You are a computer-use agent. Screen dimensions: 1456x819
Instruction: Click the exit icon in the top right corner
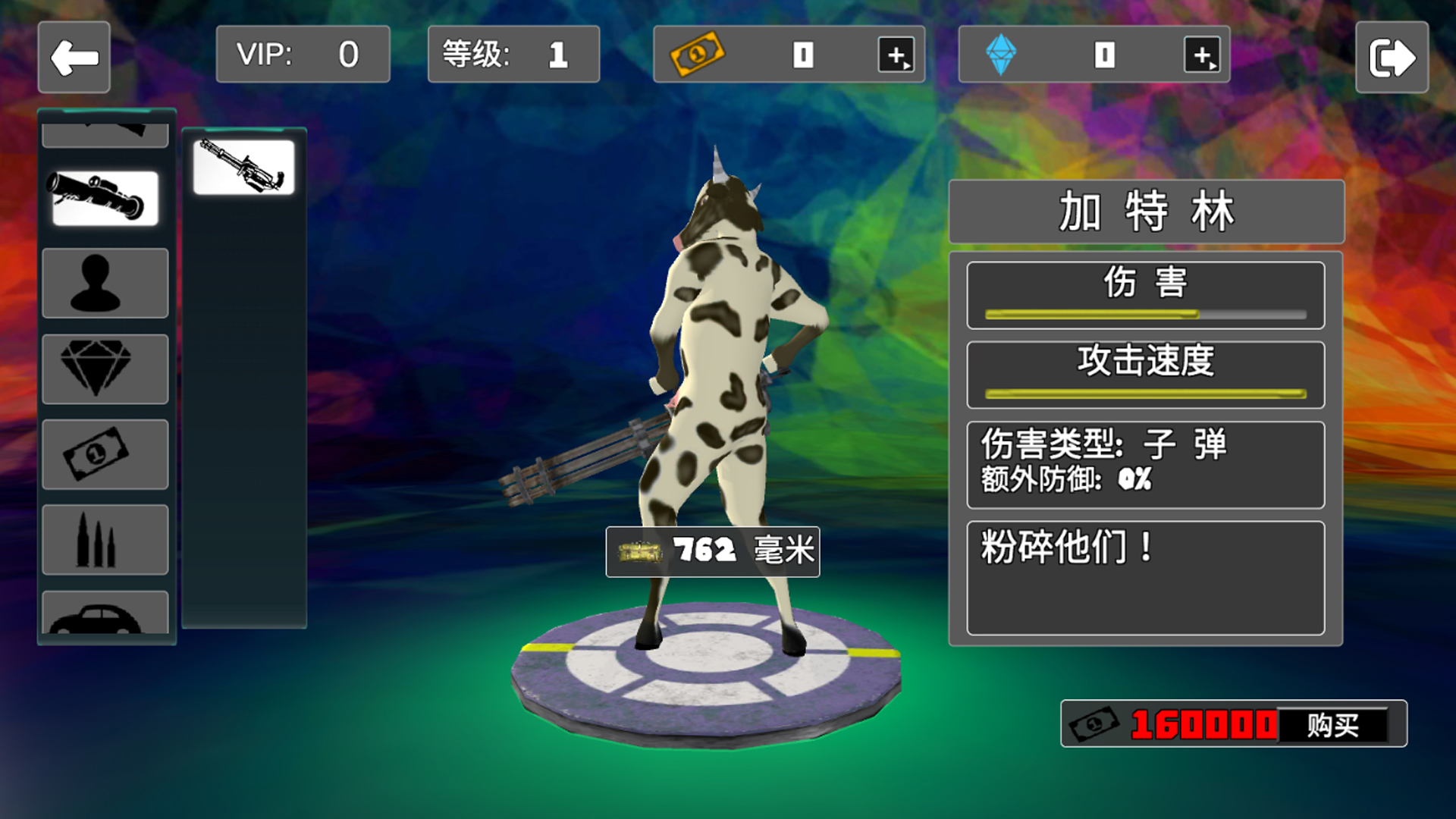[1392, 55]
